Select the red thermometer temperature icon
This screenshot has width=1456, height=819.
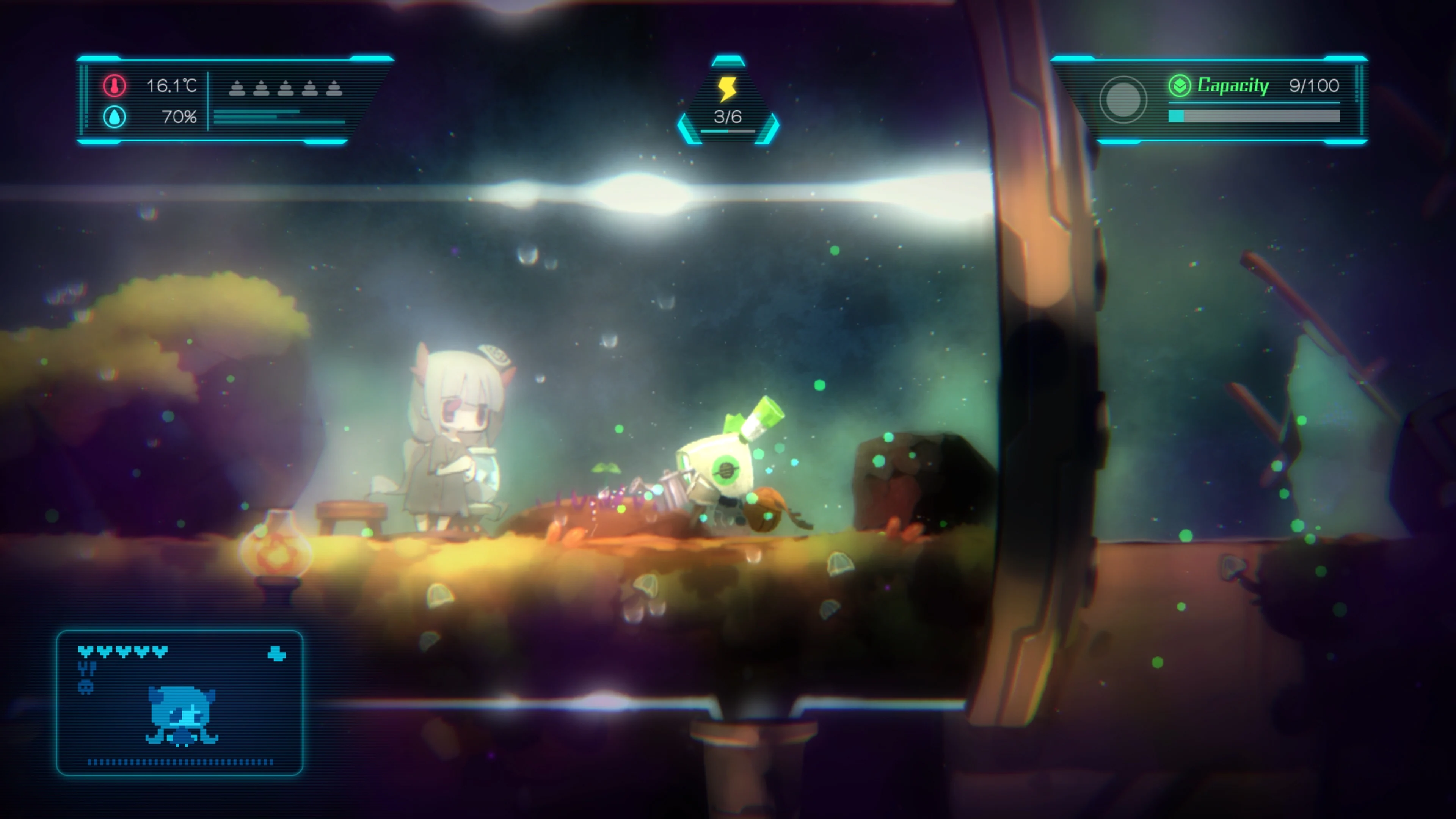[x=114, y=86]
